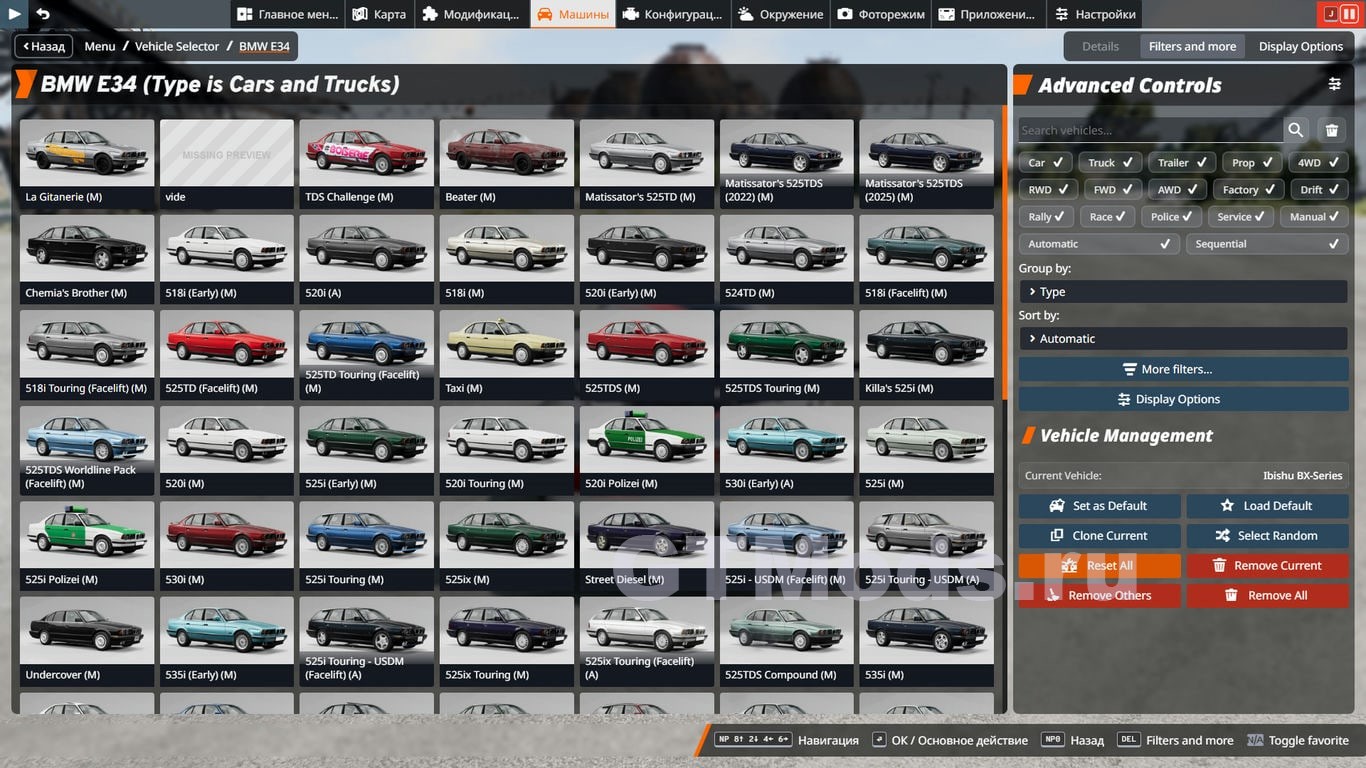Click the Remove All button
The image size is (1366, 768).
pos(1267,596)
